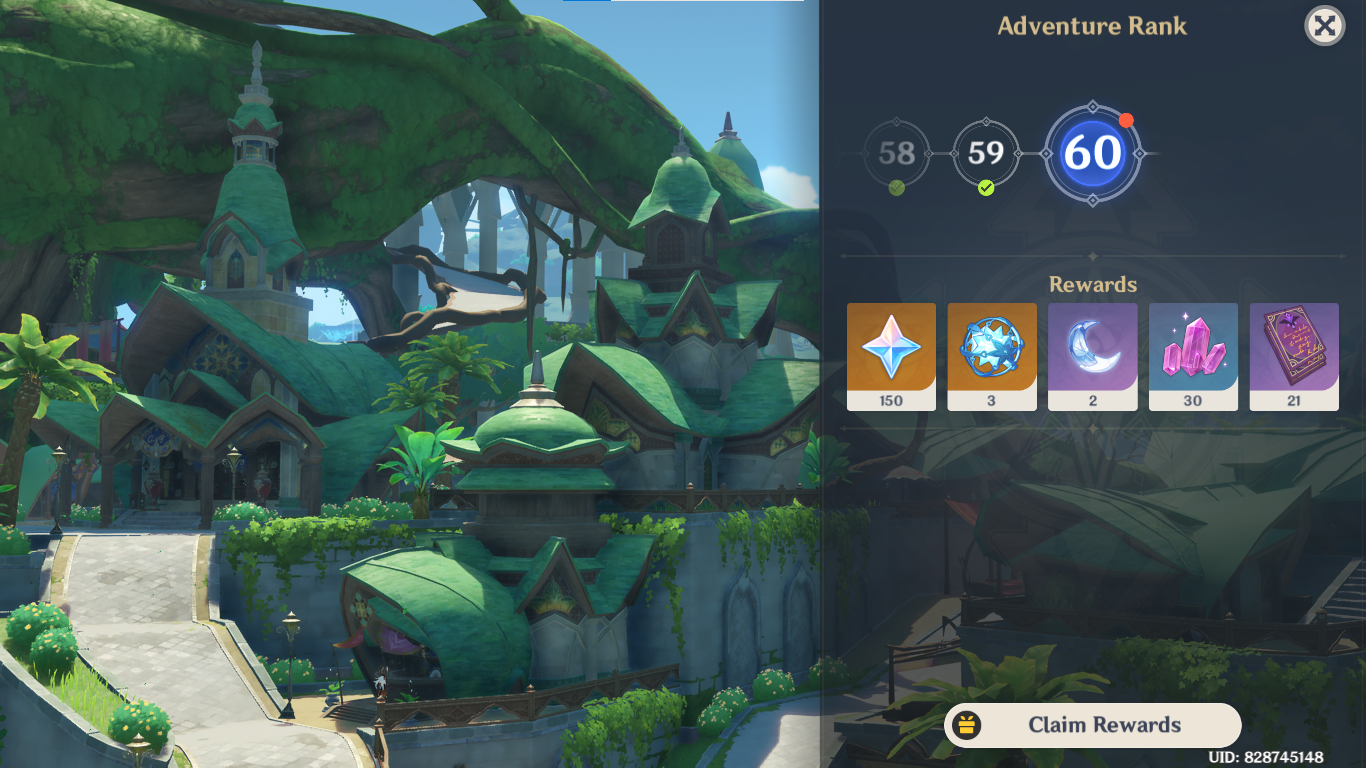Image resolution: width=1366 pixels, height=768 pixels.
Task: Click the Fragile Resin orb reward
Action: pos(992,350)
